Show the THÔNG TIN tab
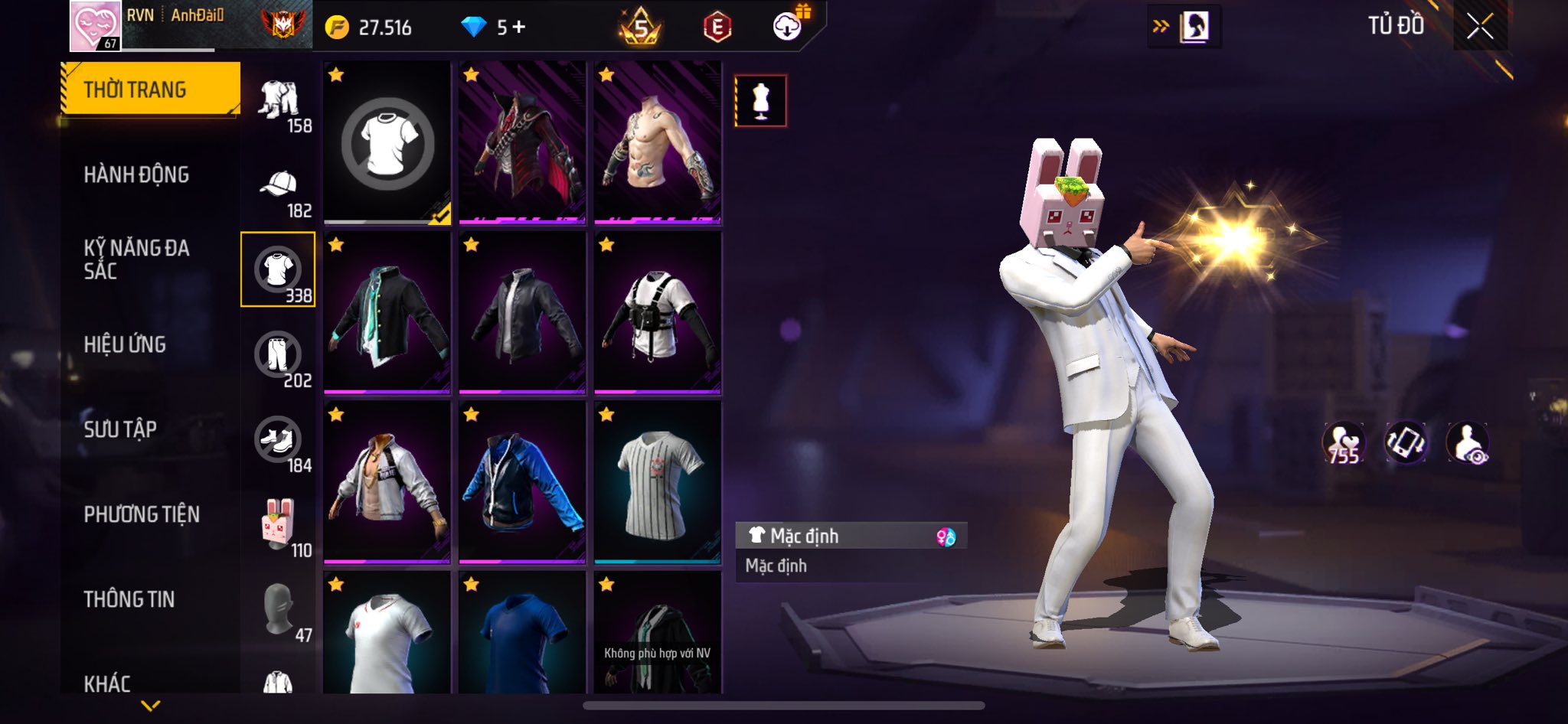This screenshot has width=1568, height=724. coord(129,599)
